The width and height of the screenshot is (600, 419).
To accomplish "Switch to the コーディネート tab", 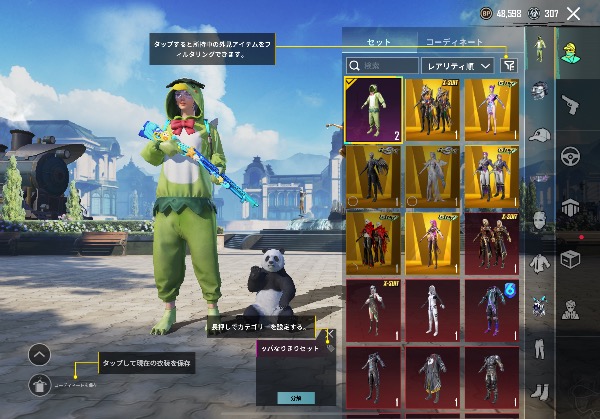I will tap(454, 42).
